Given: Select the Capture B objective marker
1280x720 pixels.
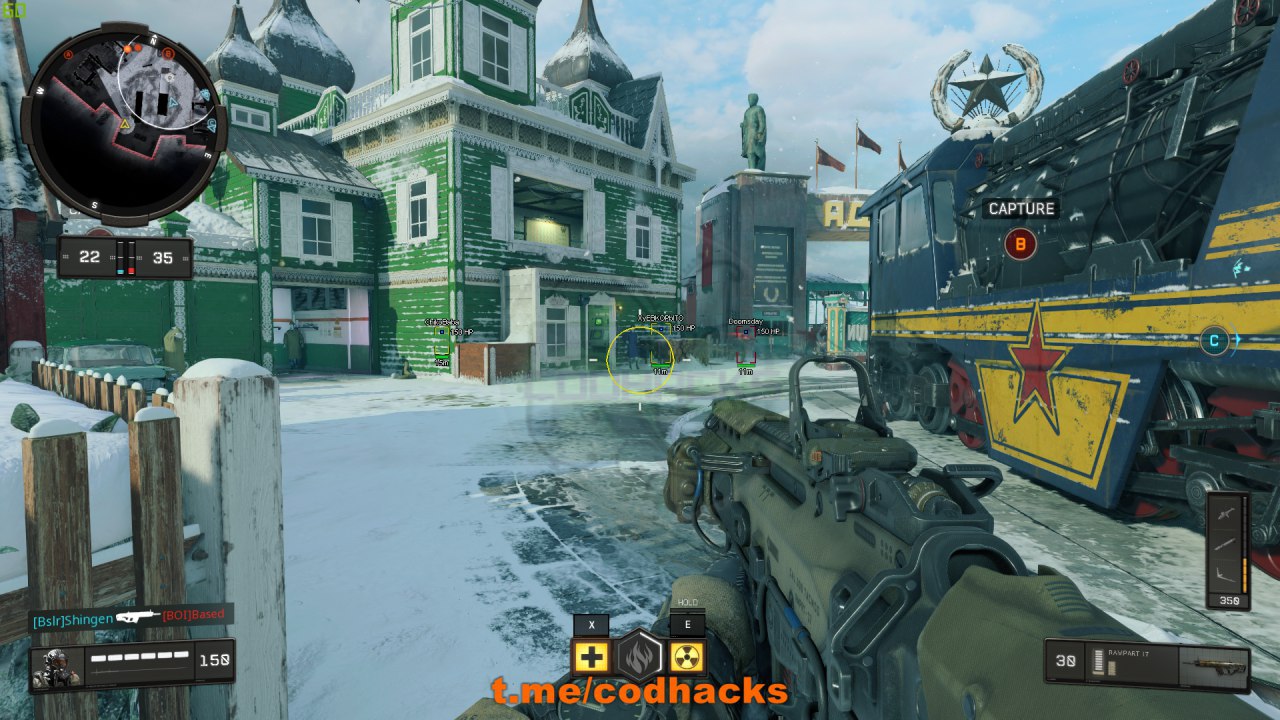Looking at the screenshot, I should click(1020, 243).
